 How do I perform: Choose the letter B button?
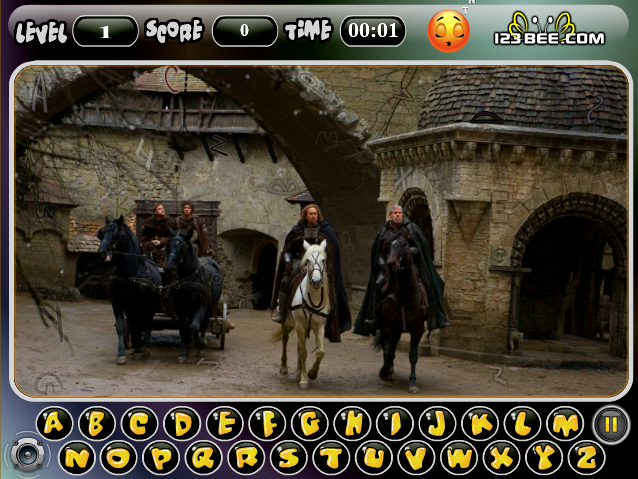(97, 424)
